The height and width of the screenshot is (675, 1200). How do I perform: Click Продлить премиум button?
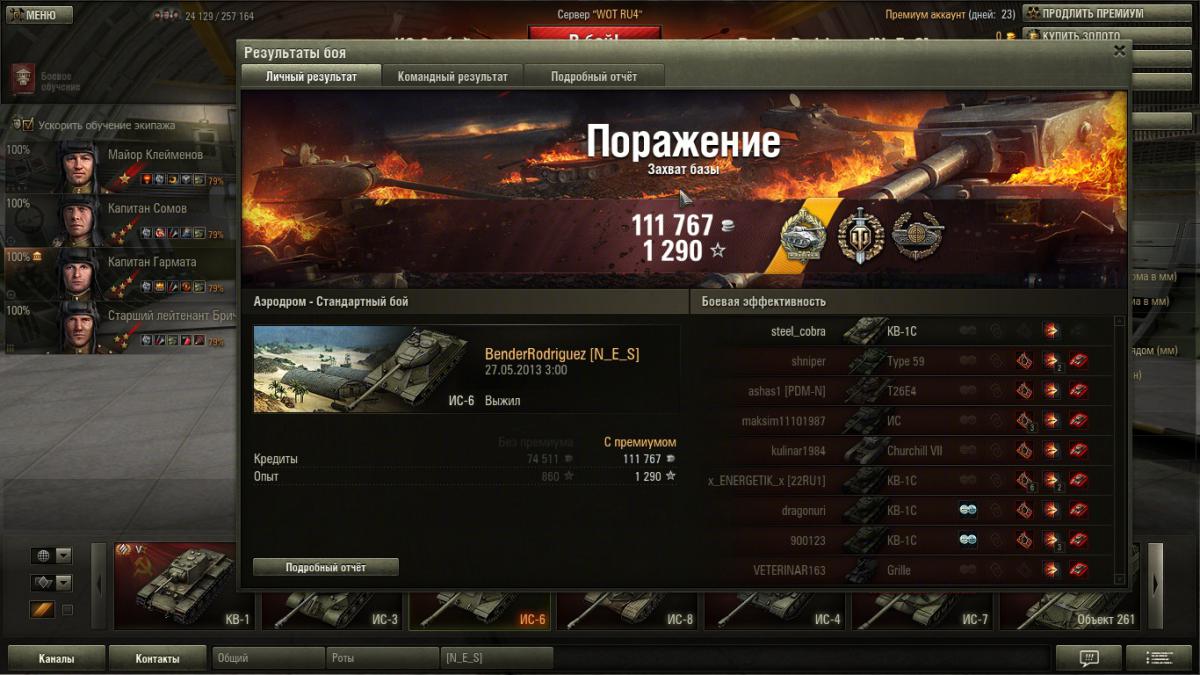1092,14
